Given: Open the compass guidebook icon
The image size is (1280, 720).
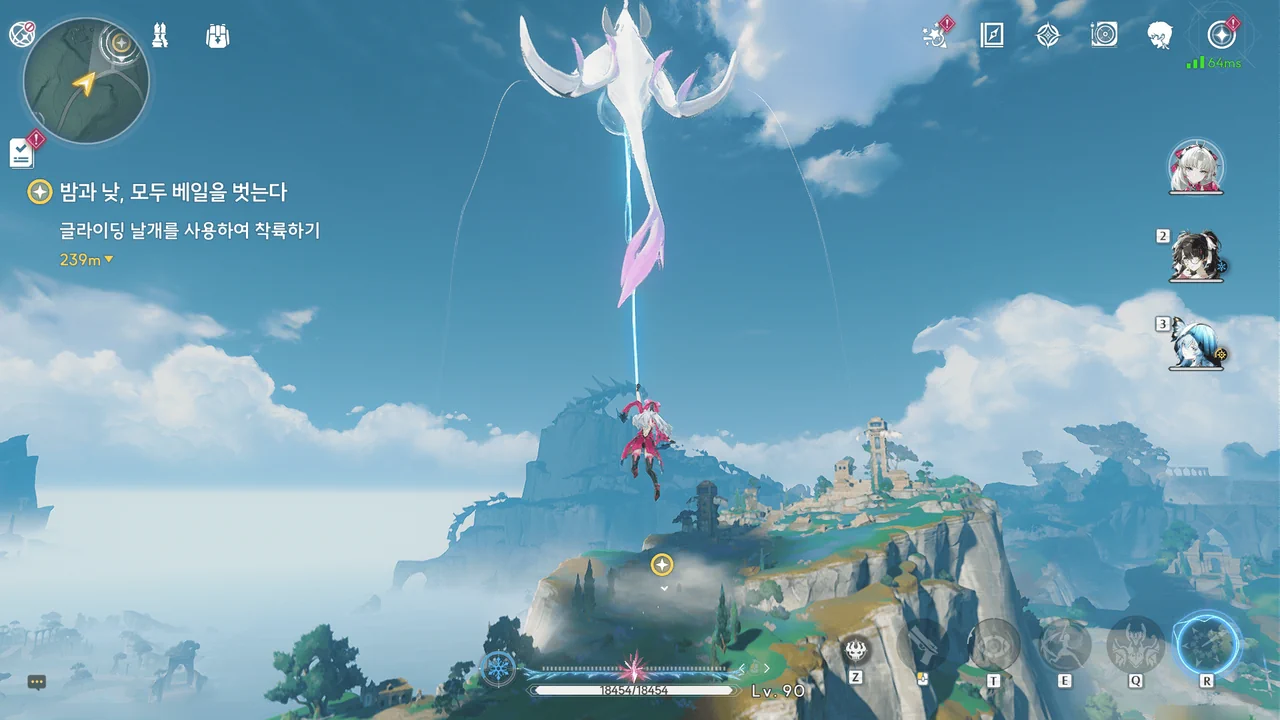Looking at the screenshot, I should tap(991, 36).
